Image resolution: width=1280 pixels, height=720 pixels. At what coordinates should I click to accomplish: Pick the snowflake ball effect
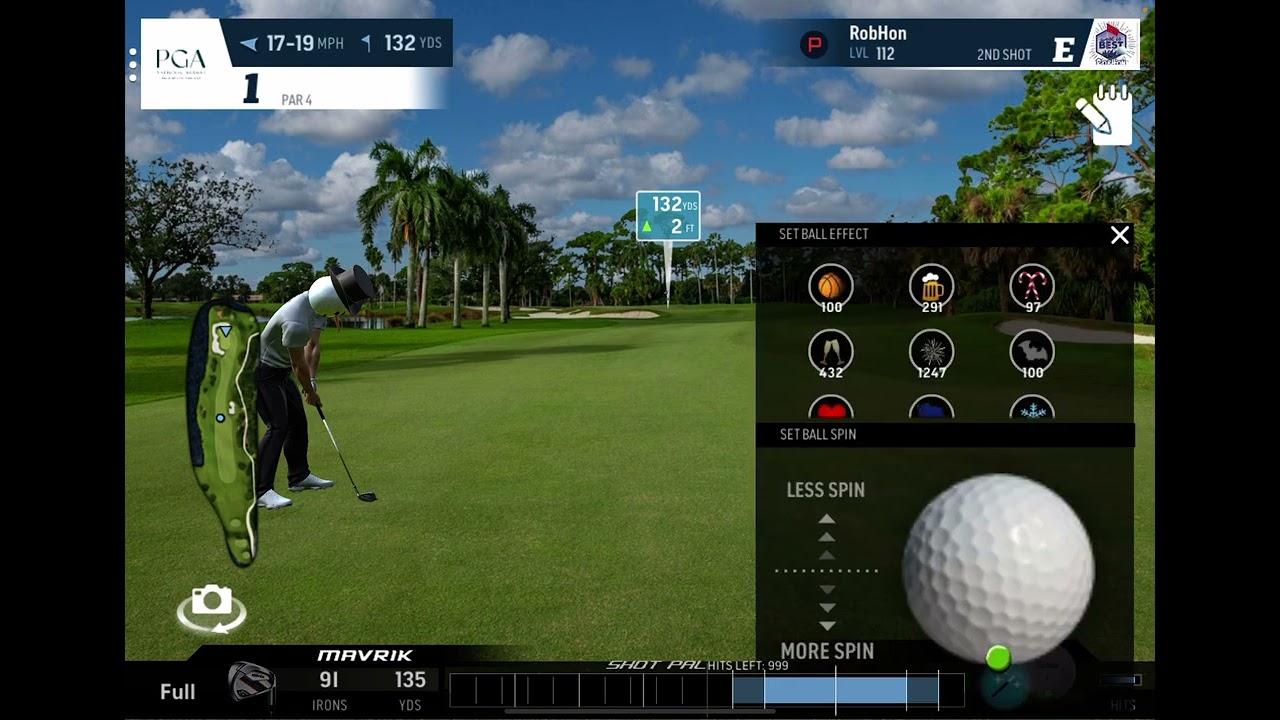click(x=1031, y=409)
